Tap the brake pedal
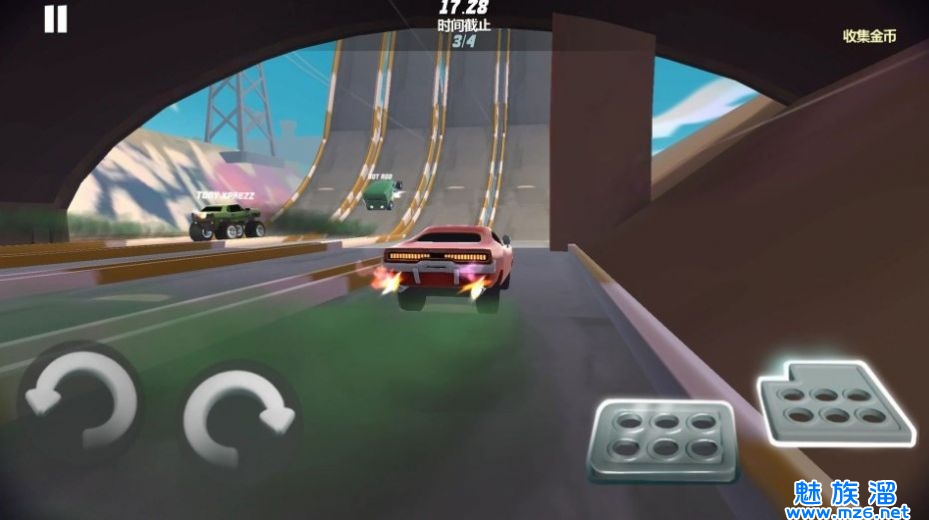This screenshot has width=929, height=520. [x=660, y=441]
